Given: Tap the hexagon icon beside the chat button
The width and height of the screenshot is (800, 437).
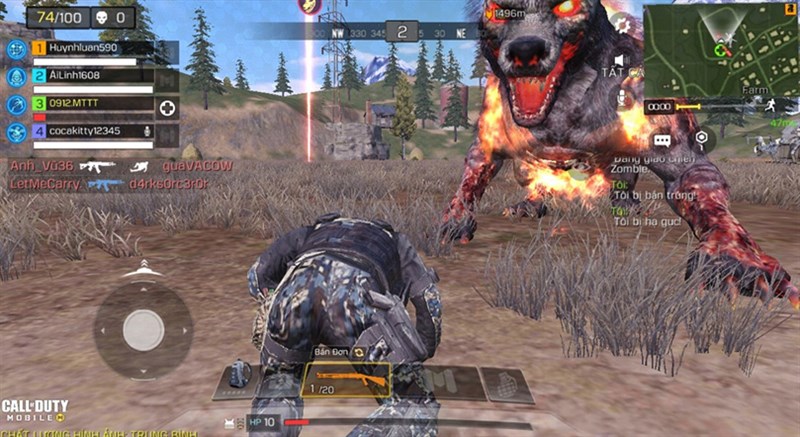Looking at the screenshot, I should pos(701,137).
